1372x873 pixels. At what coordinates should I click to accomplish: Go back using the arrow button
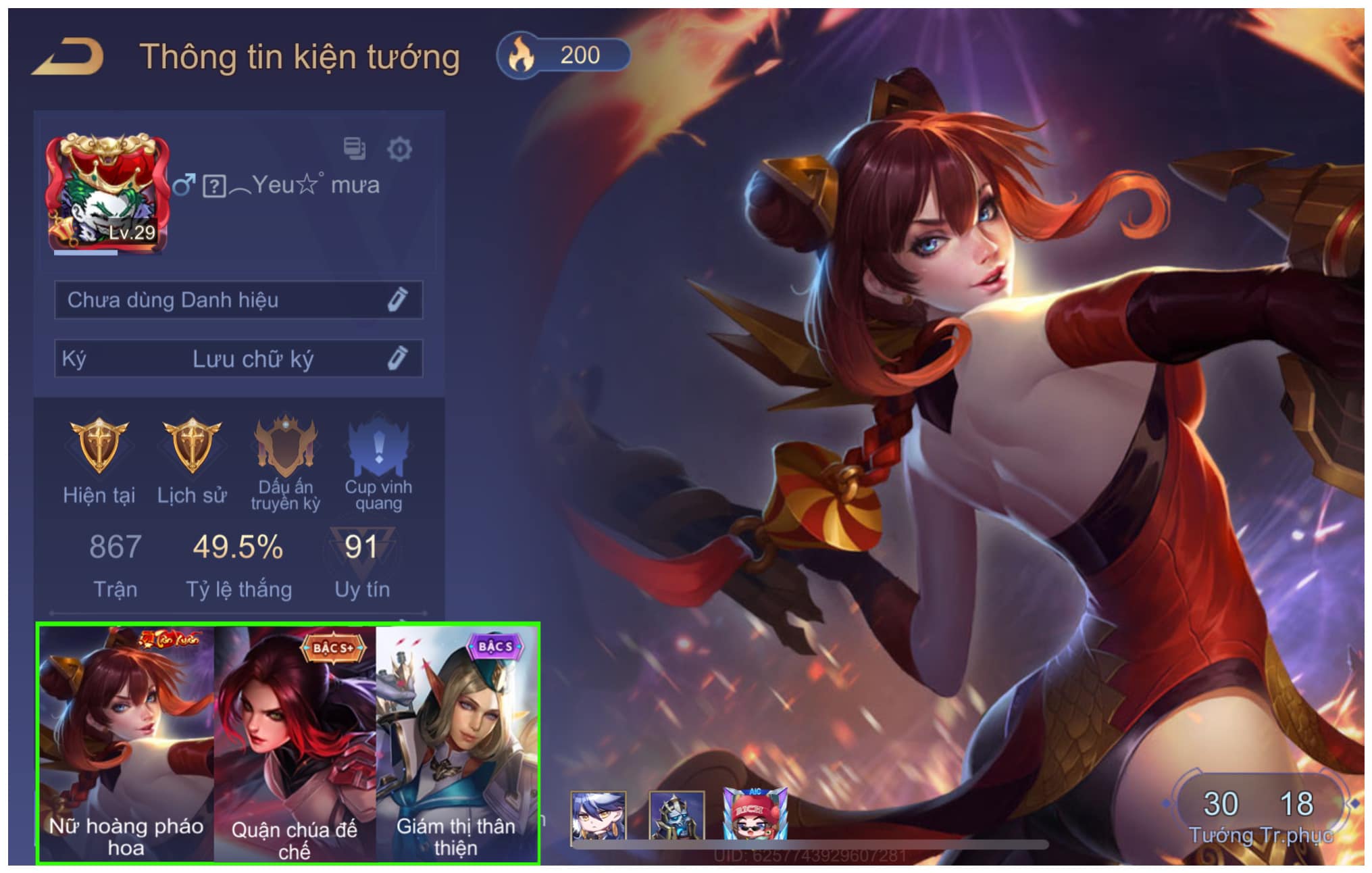(x=68, y=57)
